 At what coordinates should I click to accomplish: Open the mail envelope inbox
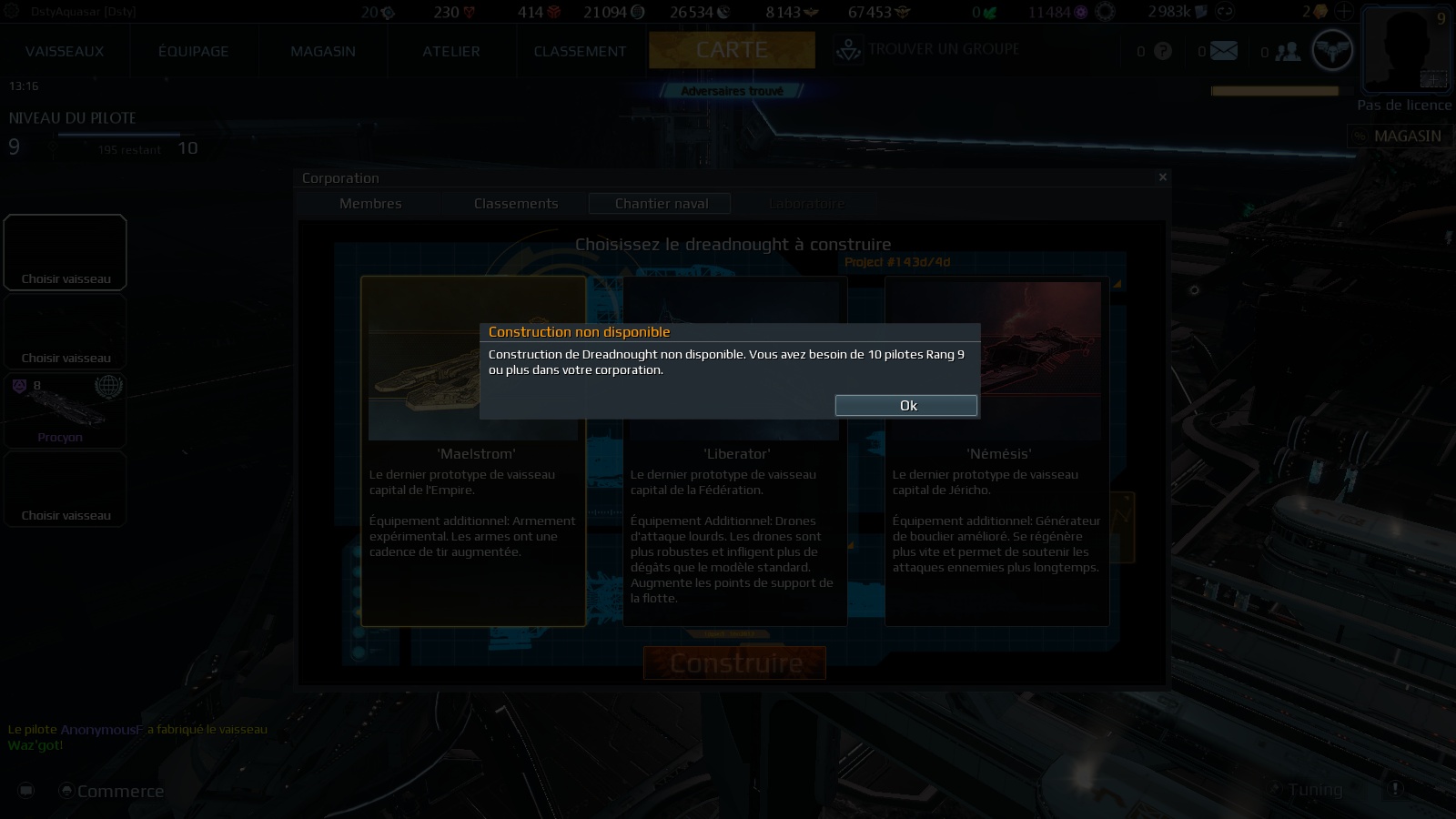pos(1220,52)
